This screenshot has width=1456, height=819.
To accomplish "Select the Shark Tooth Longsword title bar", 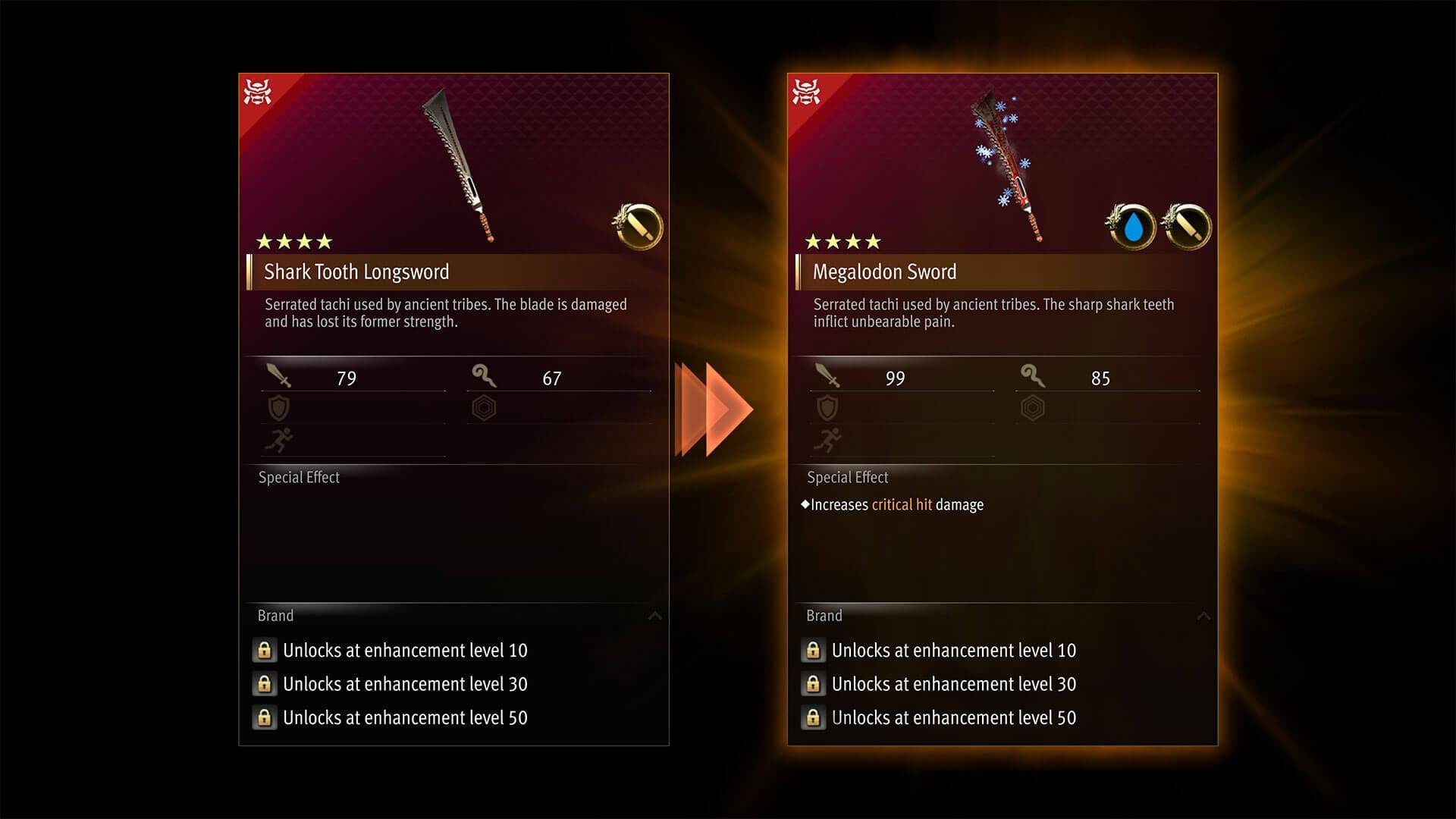I will (356, 271).
